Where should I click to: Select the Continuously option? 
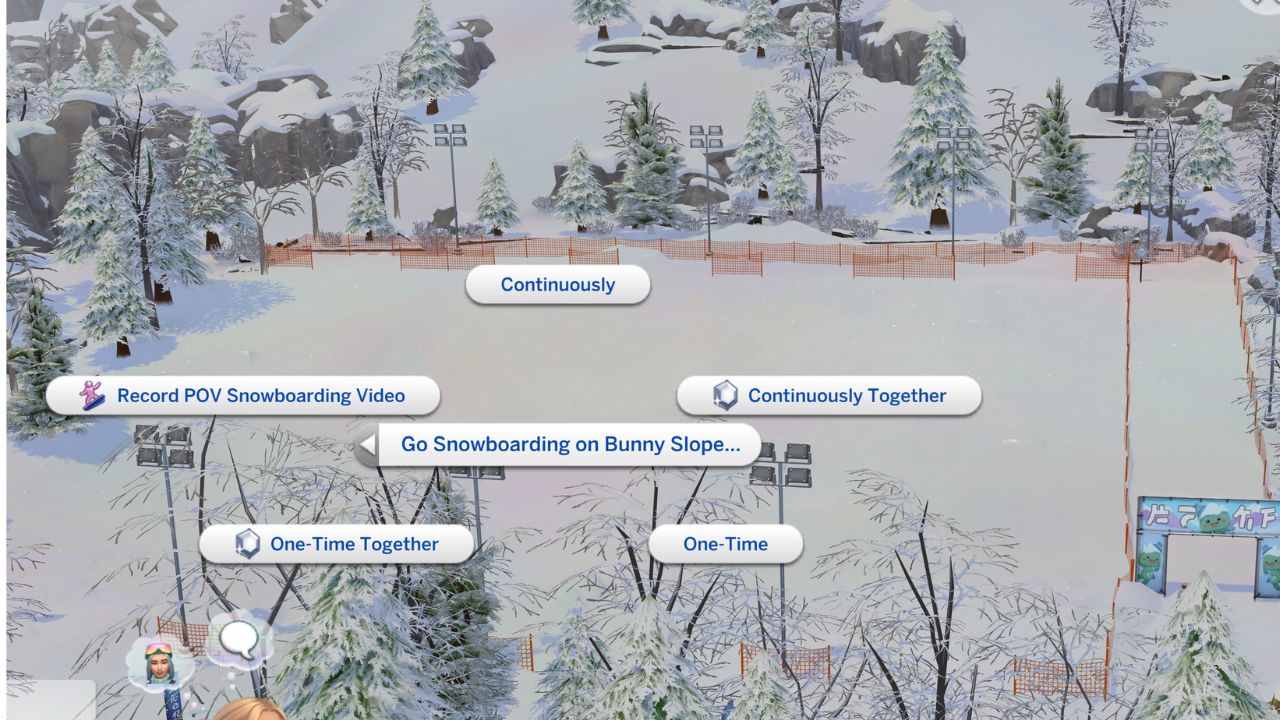(x=557, y=285)
